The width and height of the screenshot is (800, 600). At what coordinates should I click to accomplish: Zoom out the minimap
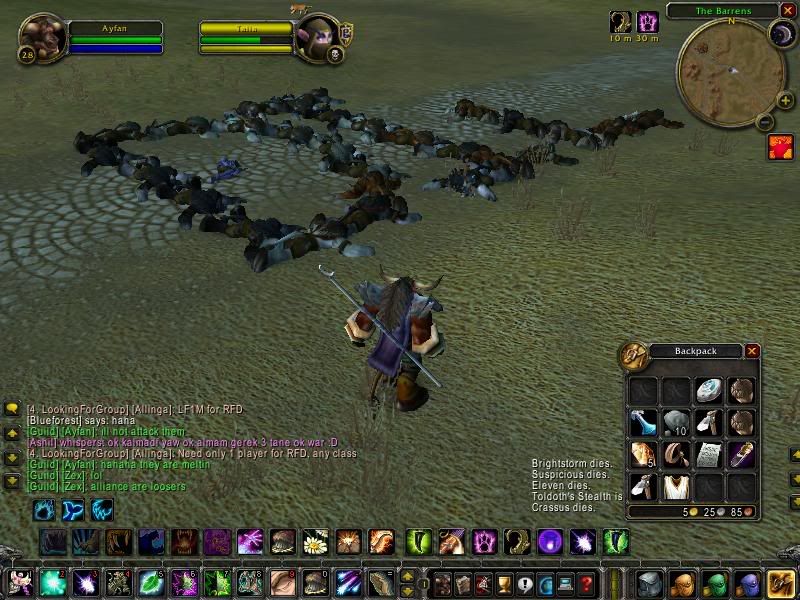[x=765, y=123]
